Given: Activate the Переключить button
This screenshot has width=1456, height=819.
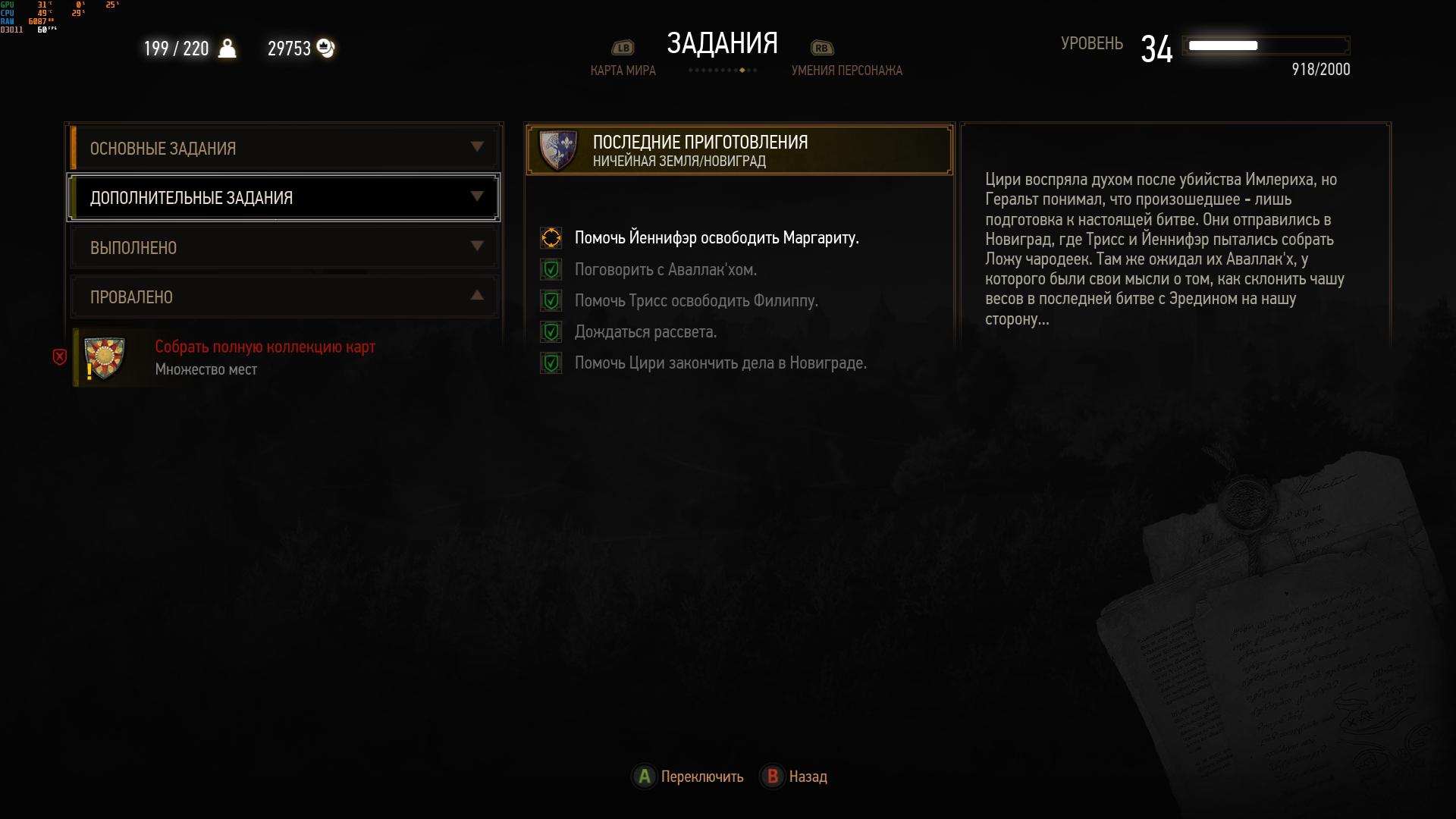Looking at the screenshot, I should coord(689,777).
